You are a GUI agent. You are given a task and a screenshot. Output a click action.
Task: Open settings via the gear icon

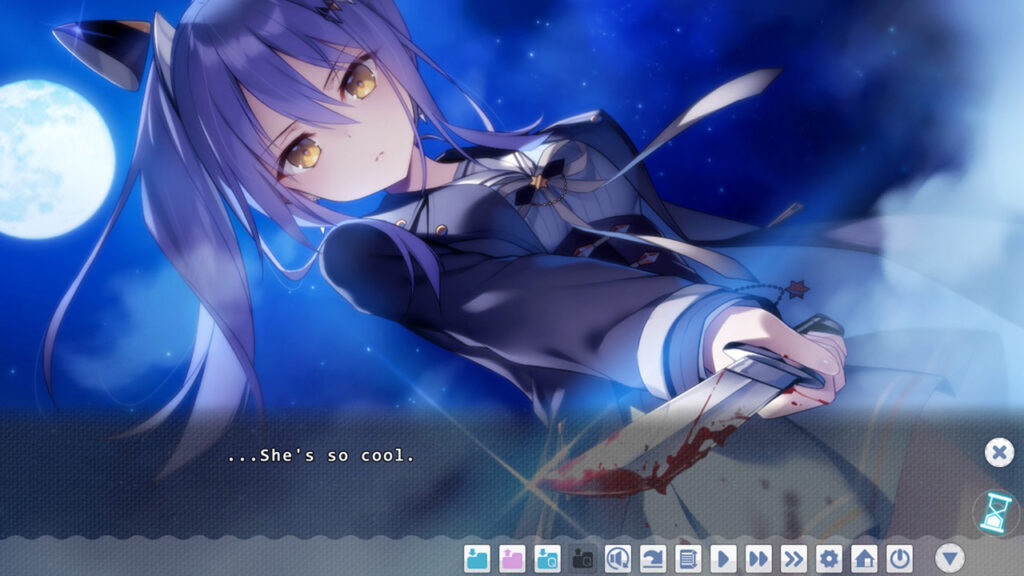(829, 558)
